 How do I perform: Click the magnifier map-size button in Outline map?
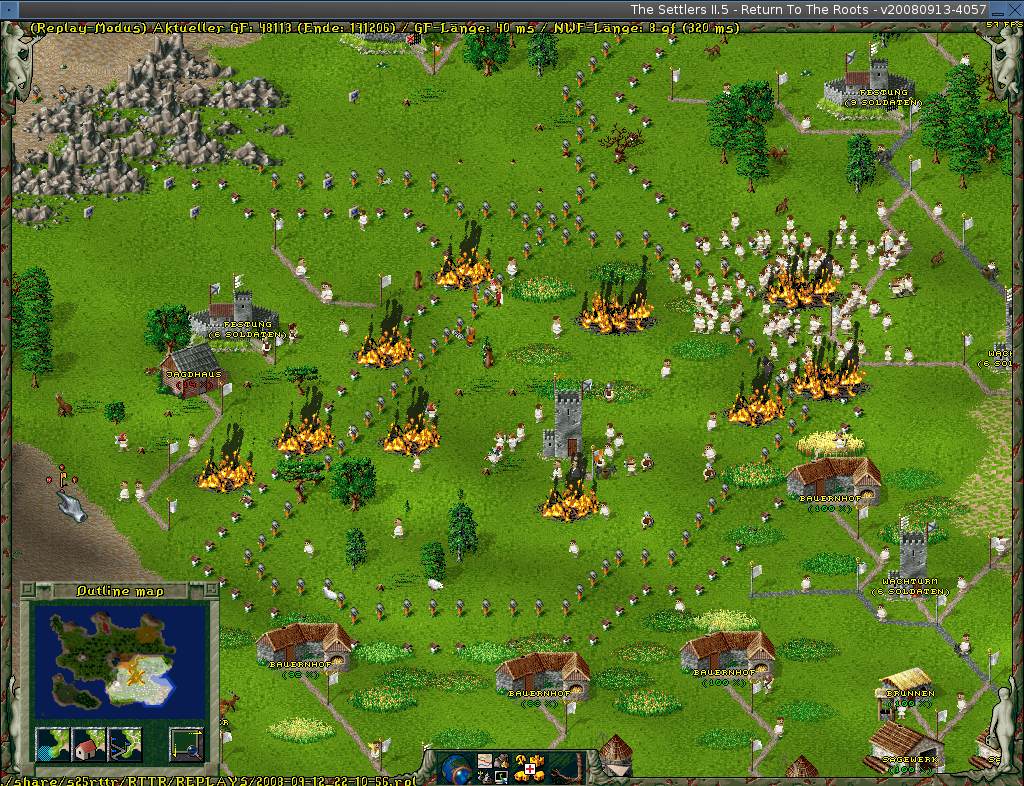(185, 743)
